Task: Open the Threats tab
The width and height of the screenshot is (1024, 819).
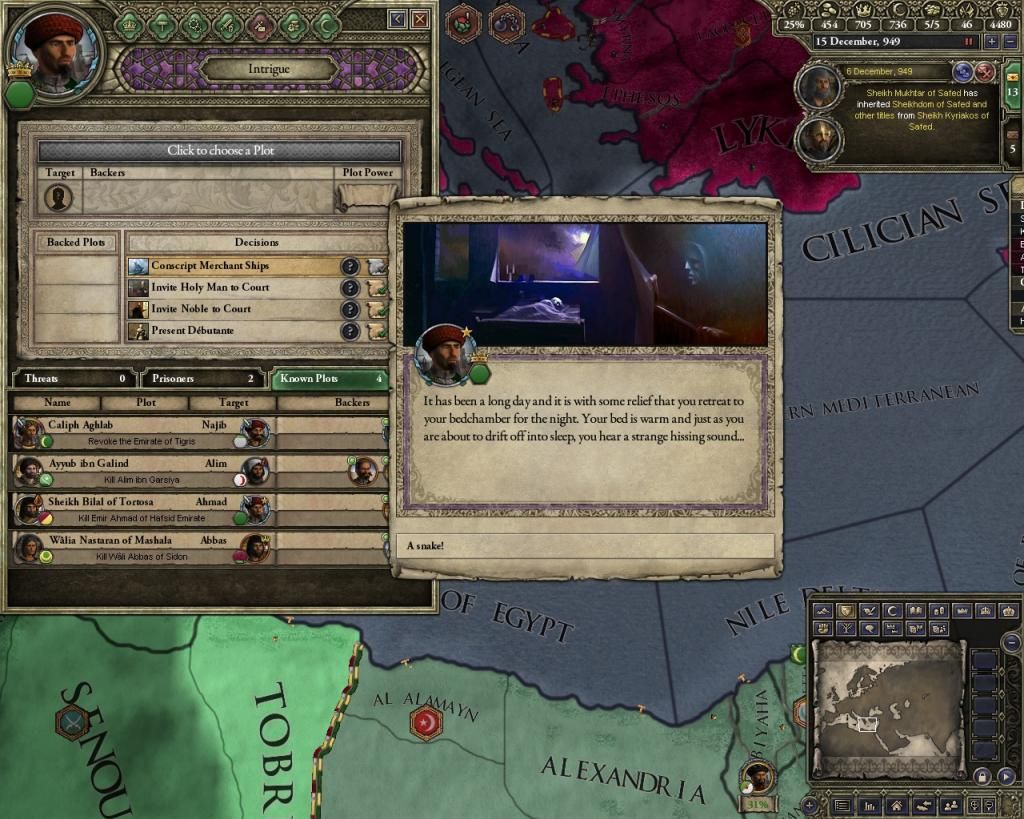Action: (72, 379)
